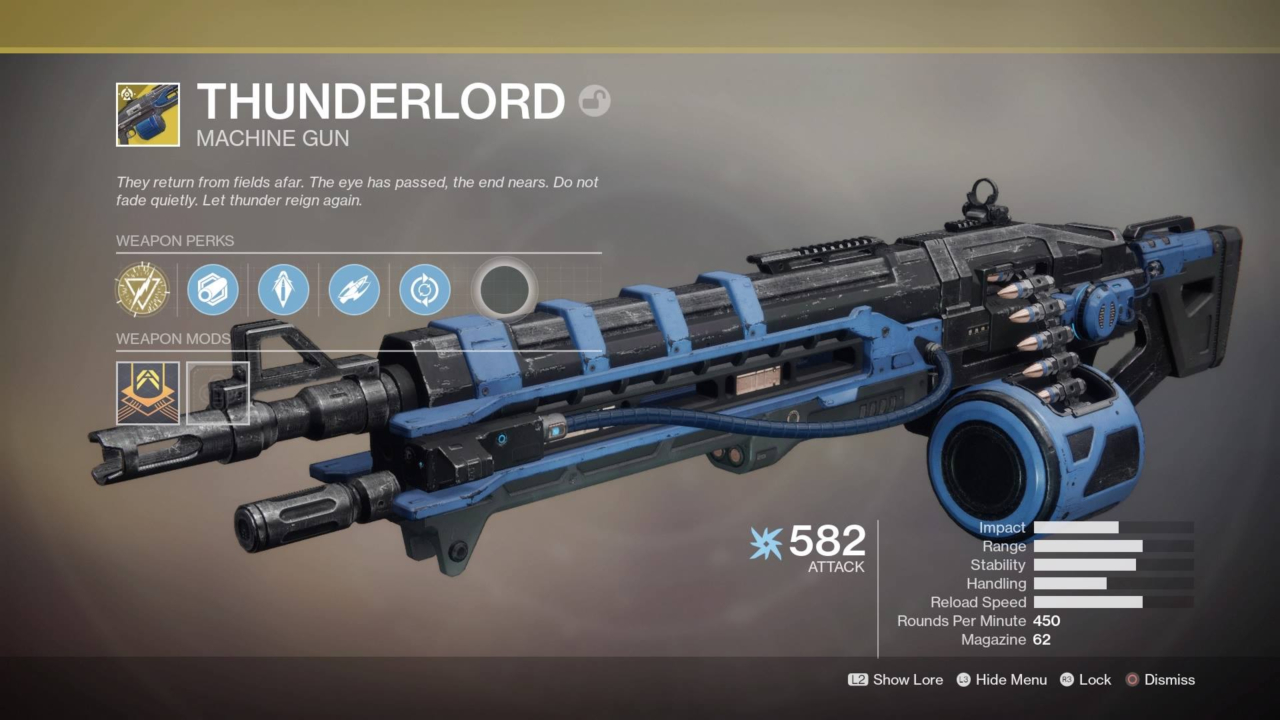The height and width of the screenshot is (720, 1280).
Task: Click the circular arrows reload perk
Action: 424,290
